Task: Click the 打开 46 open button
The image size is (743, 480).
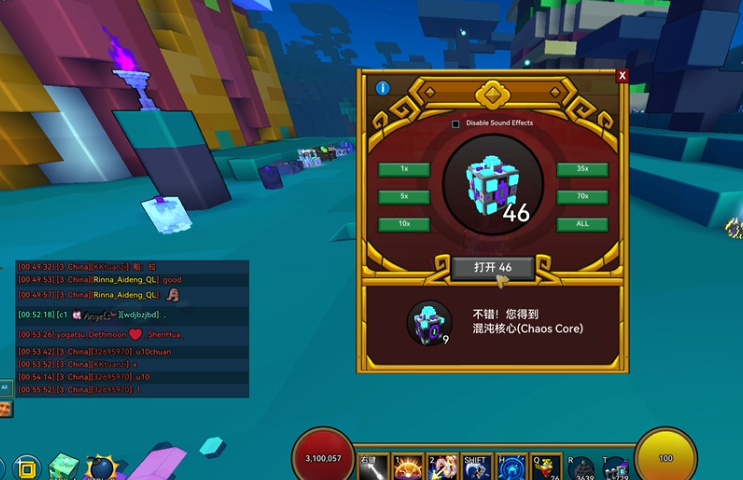Action: 492,268
